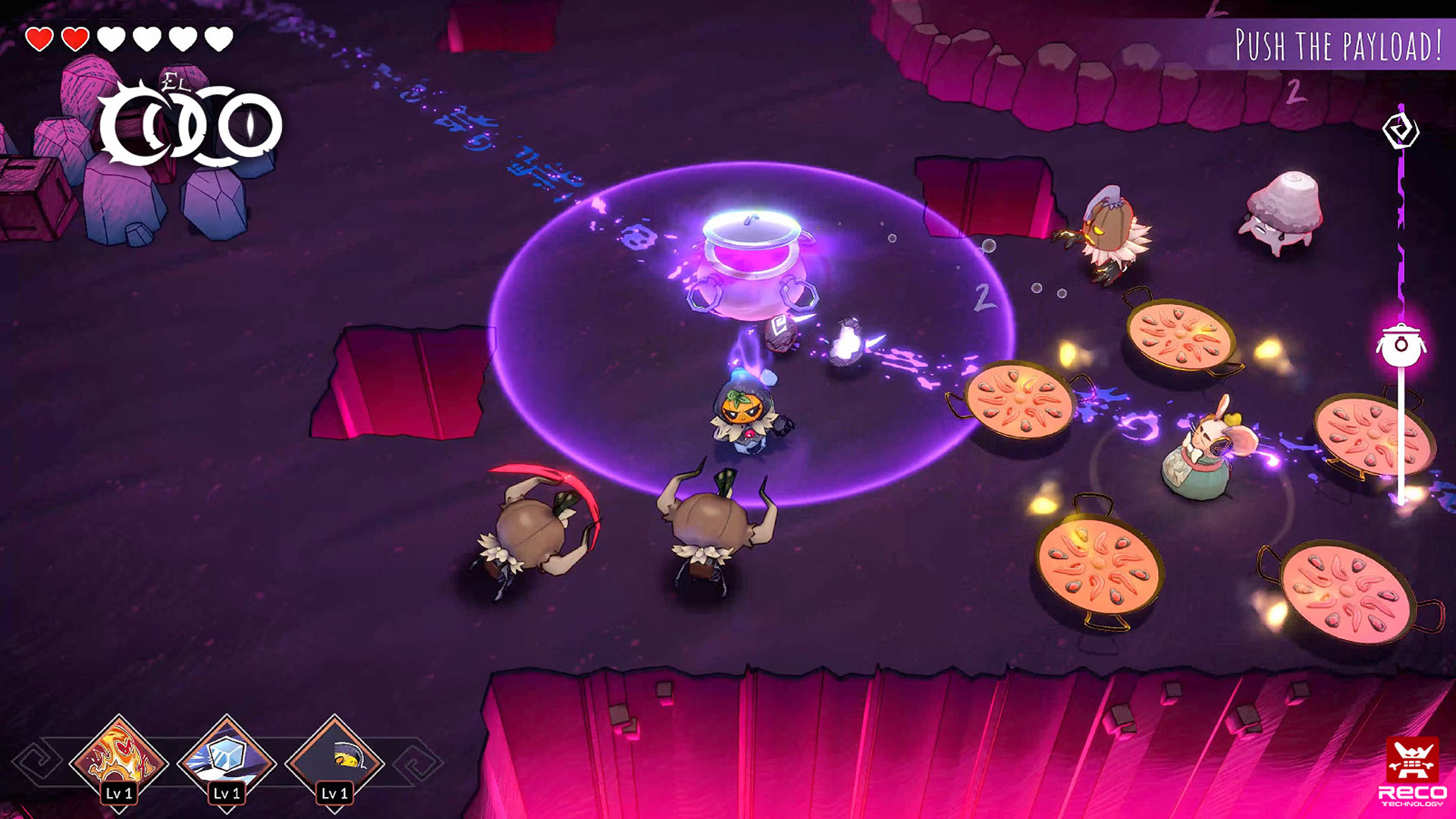Image resolution: width=1456 pixels, height=819 pixels.
Task: Select the ice cube ability
Action: pos(226,760)
